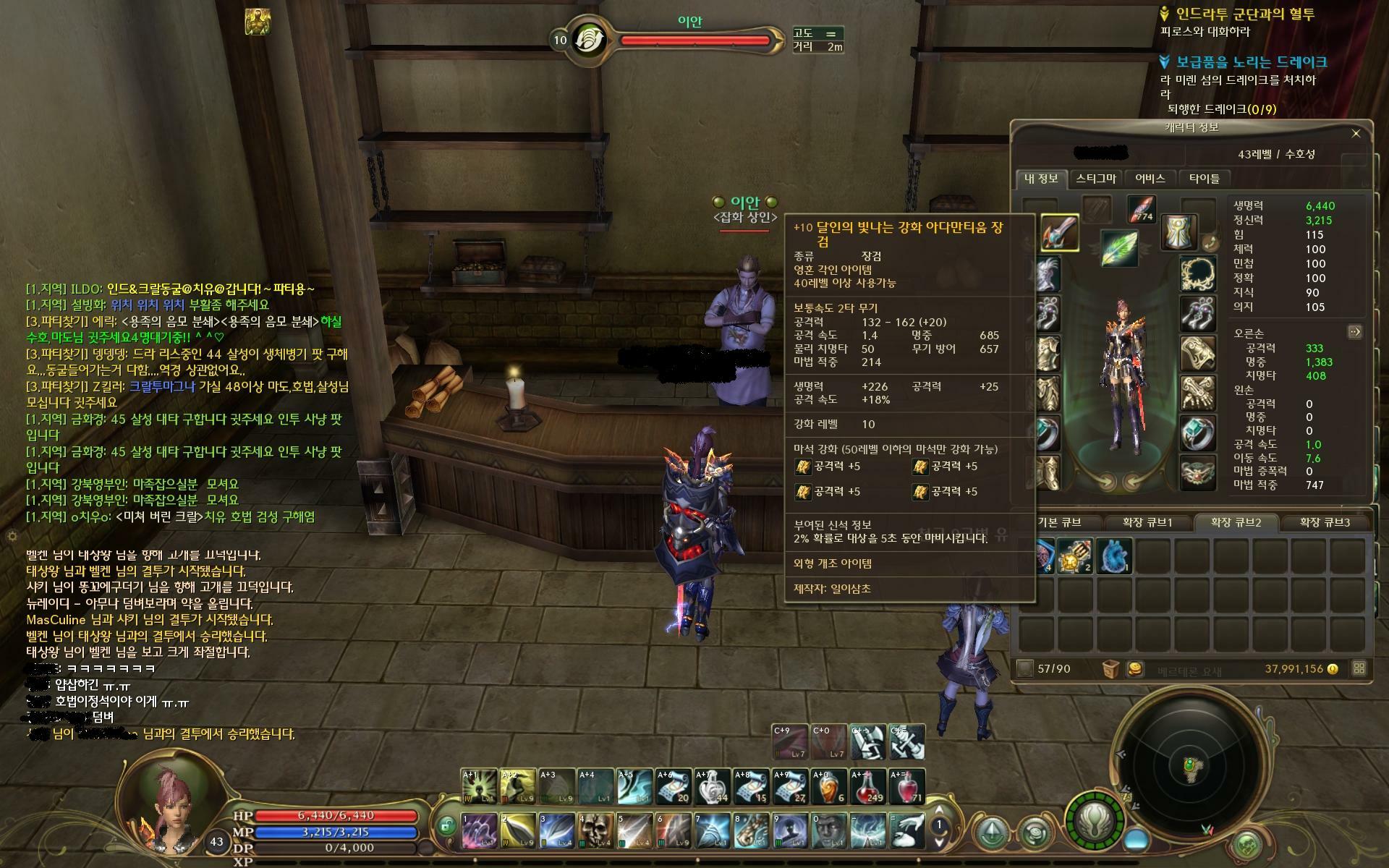Open the circular minimap
The height and width of the screenshot is (868, 1389).
[1189, 767]
